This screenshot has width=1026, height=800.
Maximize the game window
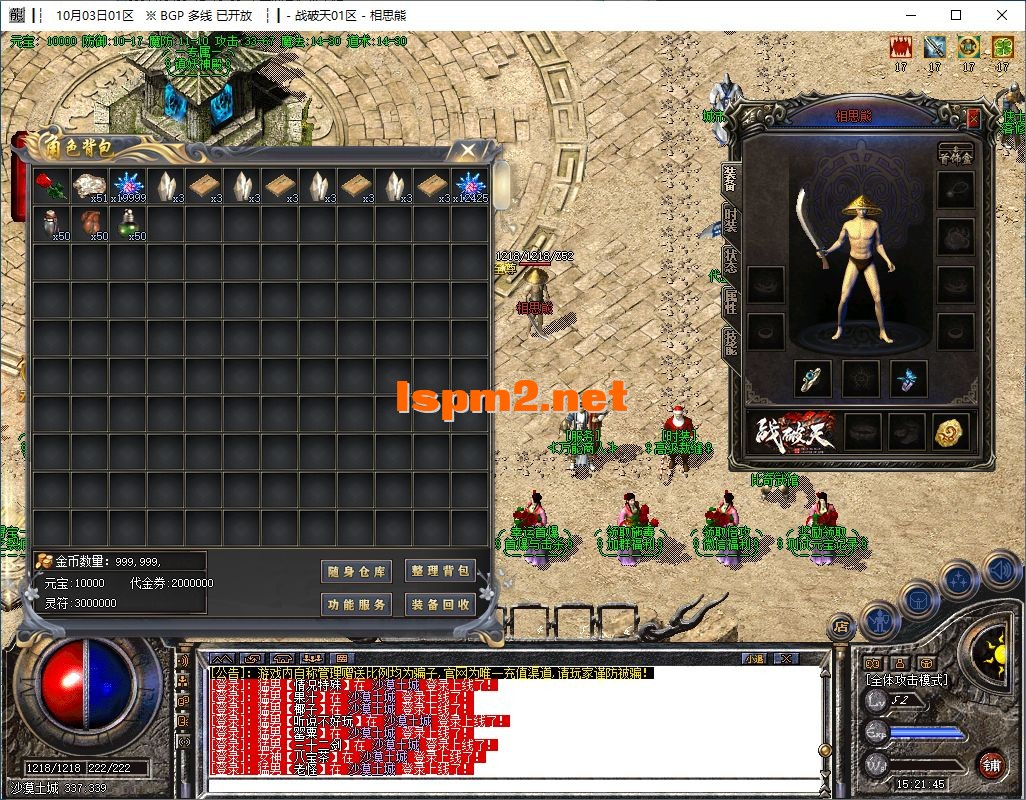coord(956,15)
